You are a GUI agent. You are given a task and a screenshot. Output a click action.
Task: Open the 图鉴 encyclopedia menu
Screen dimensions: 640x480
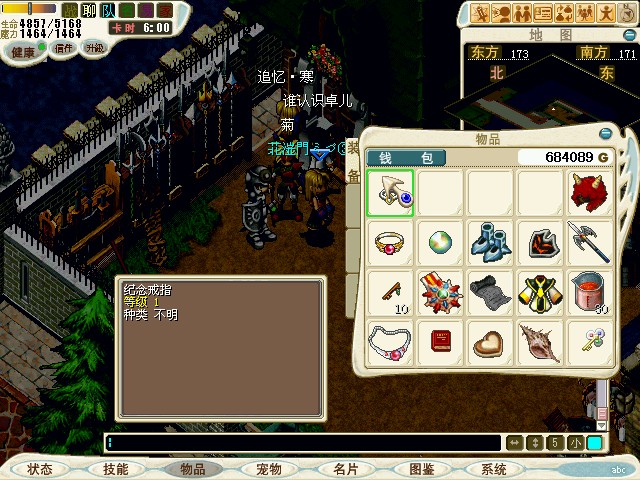click(421, 469)
